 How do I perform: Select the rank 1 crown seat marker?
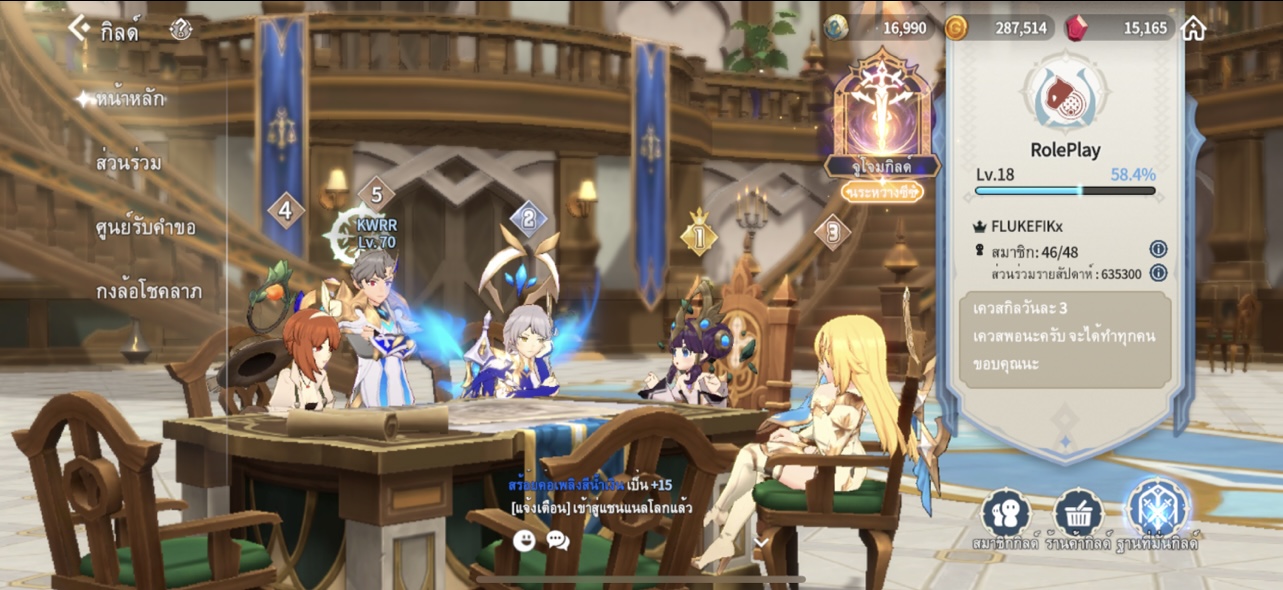point(699,236)
